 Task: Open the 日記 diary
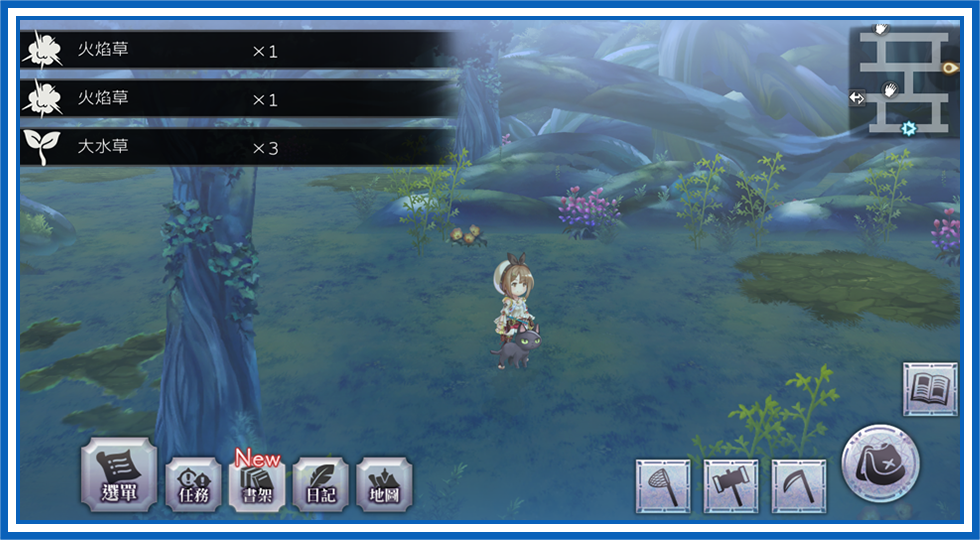tap(321, 485)
